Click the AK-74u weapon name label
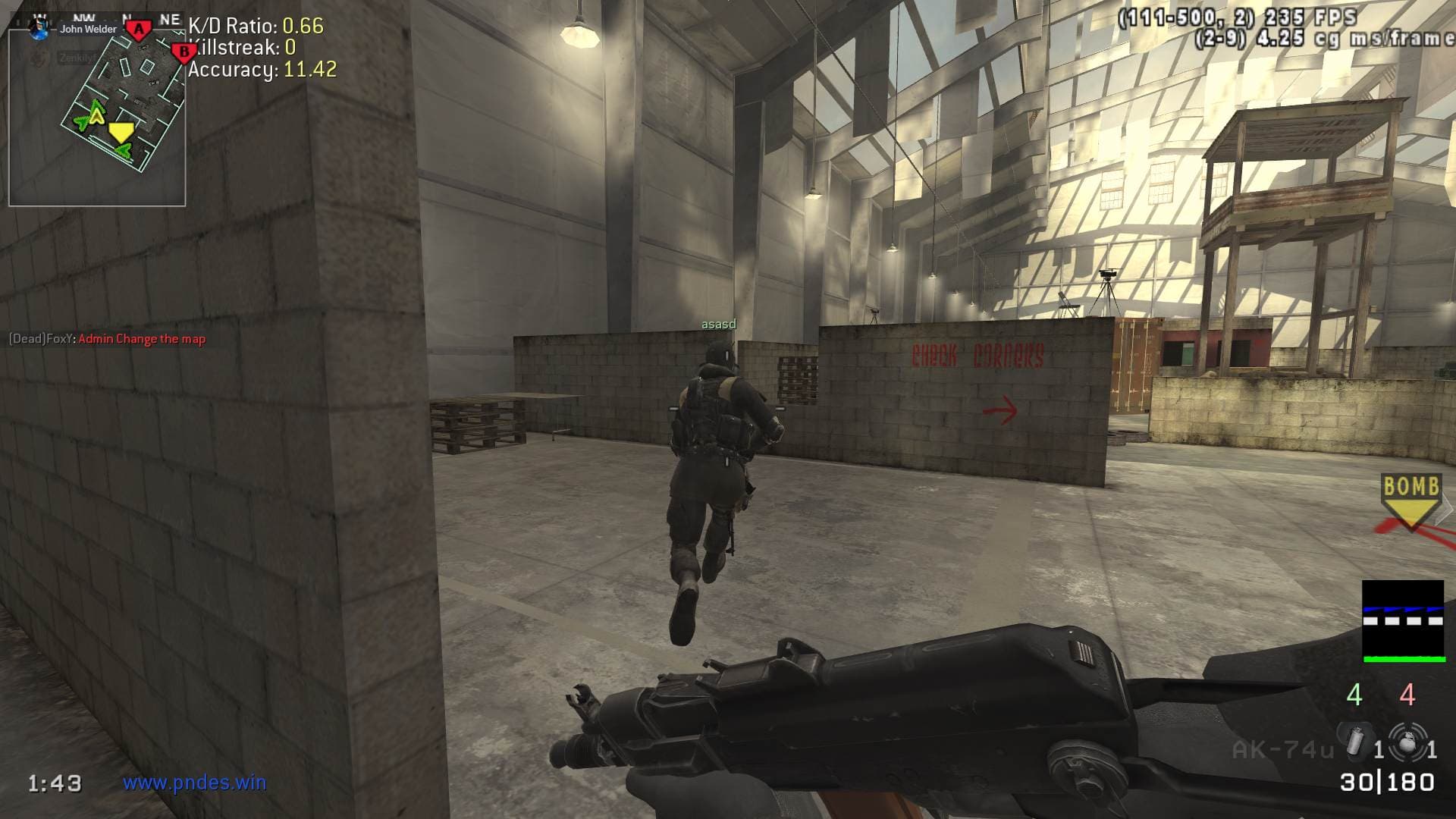Screen dimensions: 1456x819 tap(1282, 750)
